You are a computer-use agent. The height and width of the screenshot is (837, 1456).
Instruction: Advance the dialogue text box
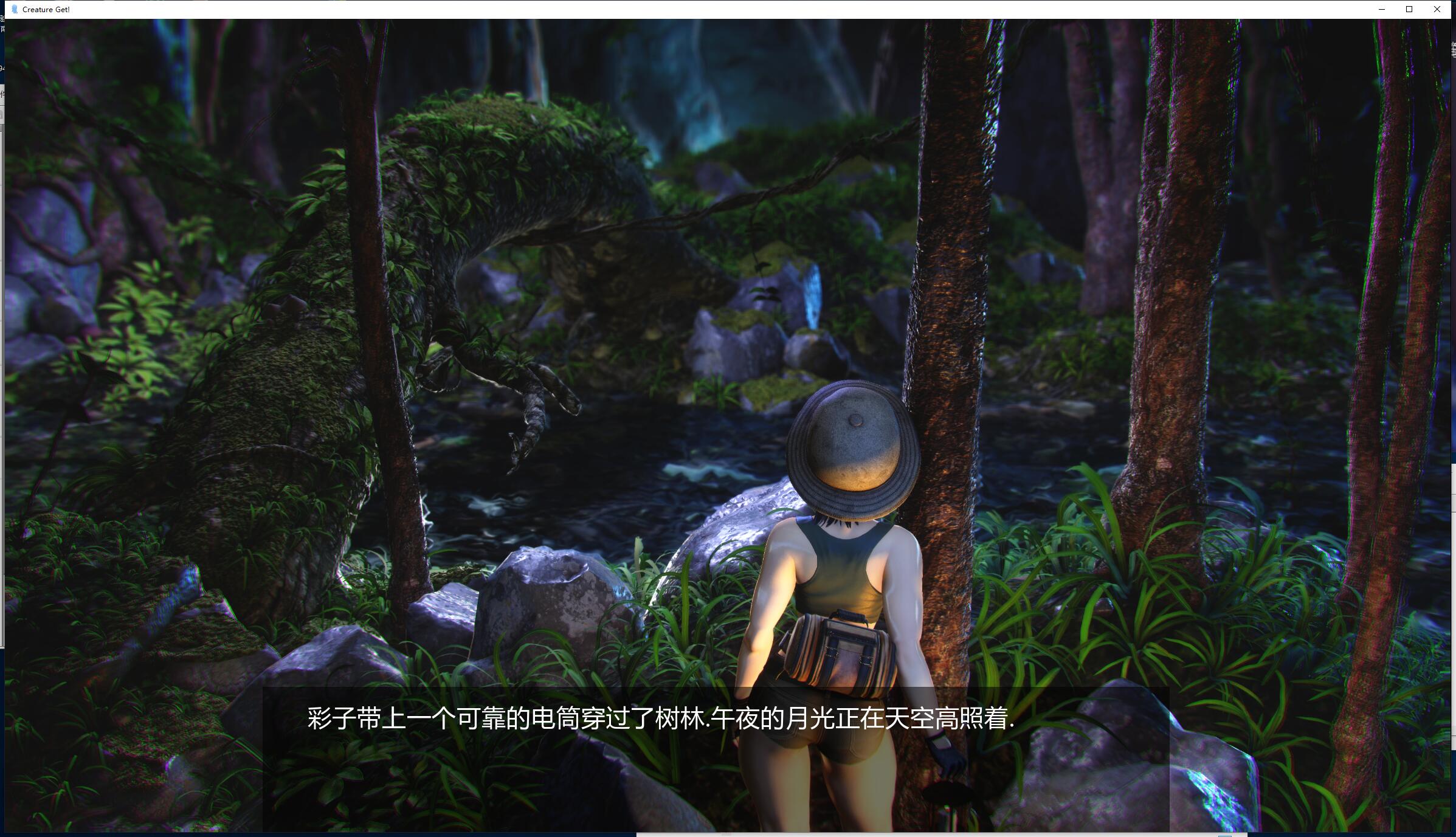(716, 759)
